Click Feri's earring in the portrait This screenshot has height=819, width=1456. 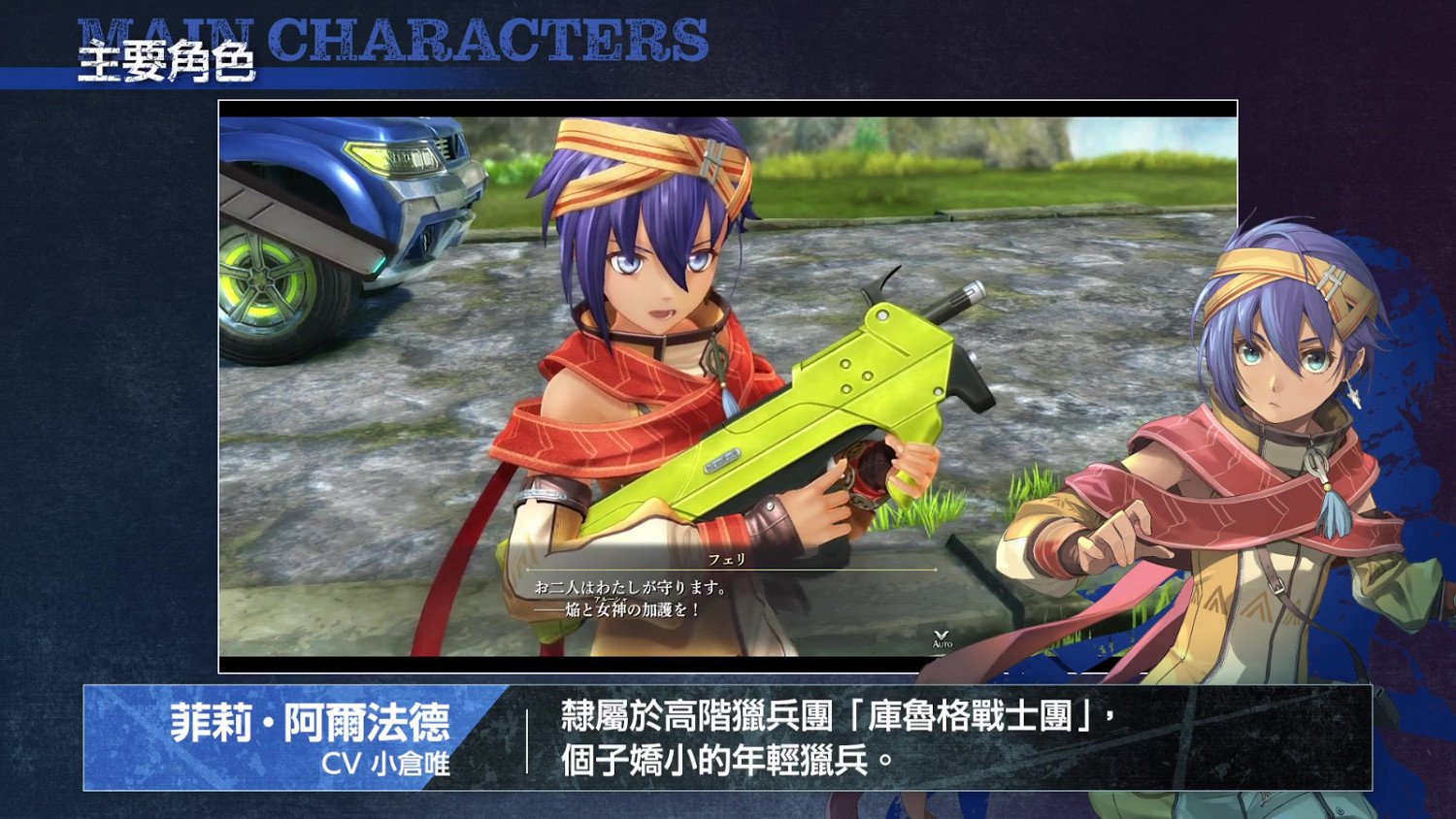click(x=1353, y=392)
